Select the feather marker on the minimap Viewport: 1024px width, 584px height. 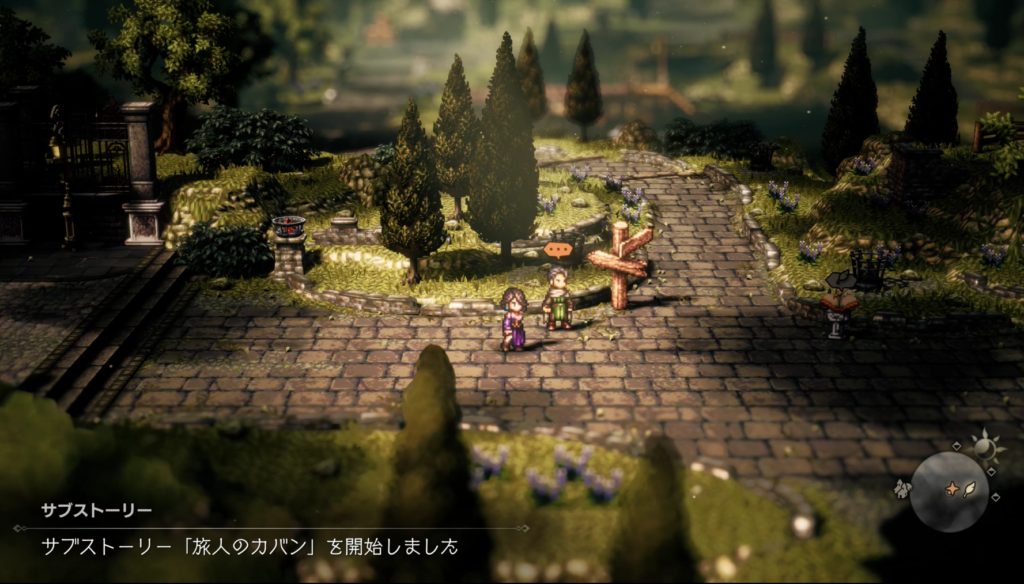coord(968,491)
